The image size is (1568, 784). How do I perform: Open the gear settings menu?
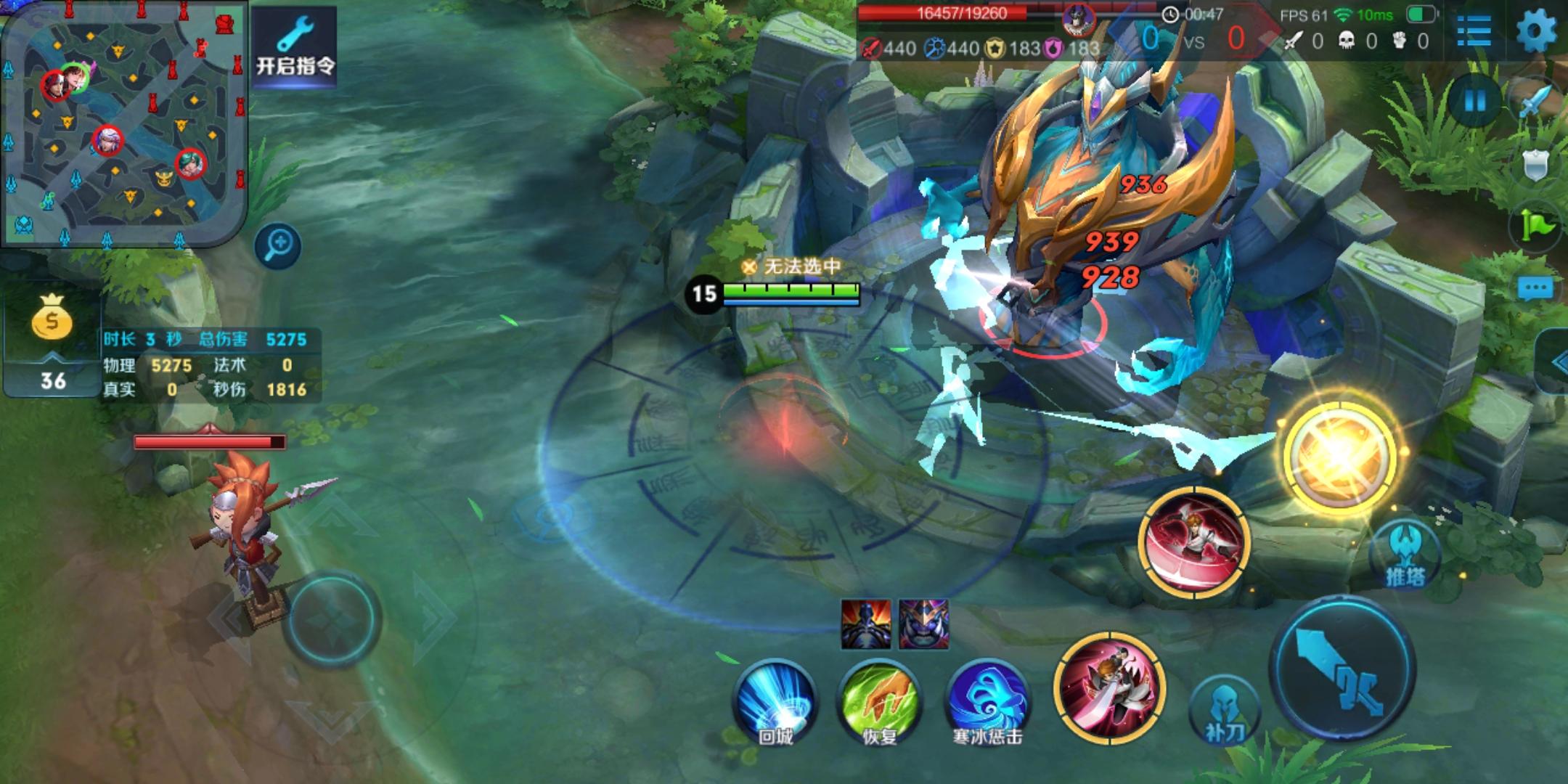[1536, 30]
